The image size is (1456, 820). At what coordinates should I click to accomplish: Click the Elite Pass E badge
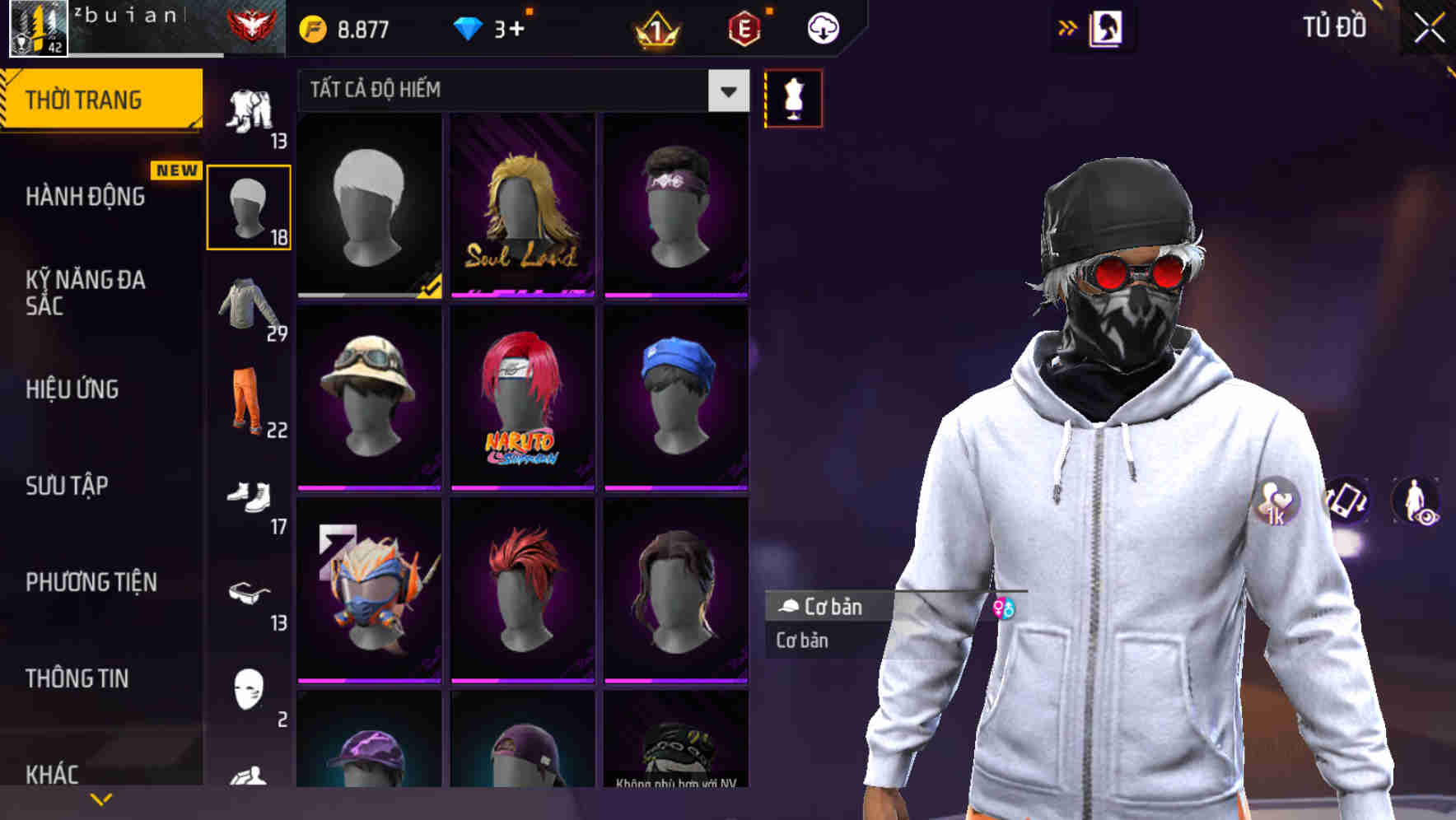pyautogui.click(x=743, y=27)
